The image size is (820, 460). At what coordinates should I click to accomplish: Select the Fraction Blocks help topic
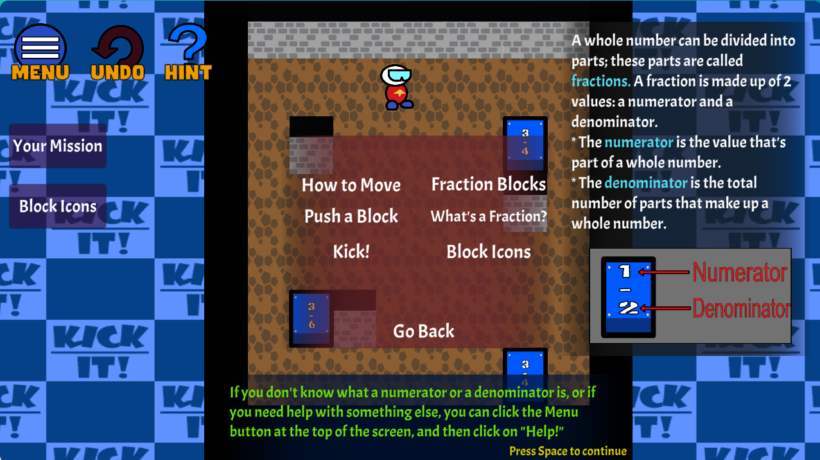[488, 184]
